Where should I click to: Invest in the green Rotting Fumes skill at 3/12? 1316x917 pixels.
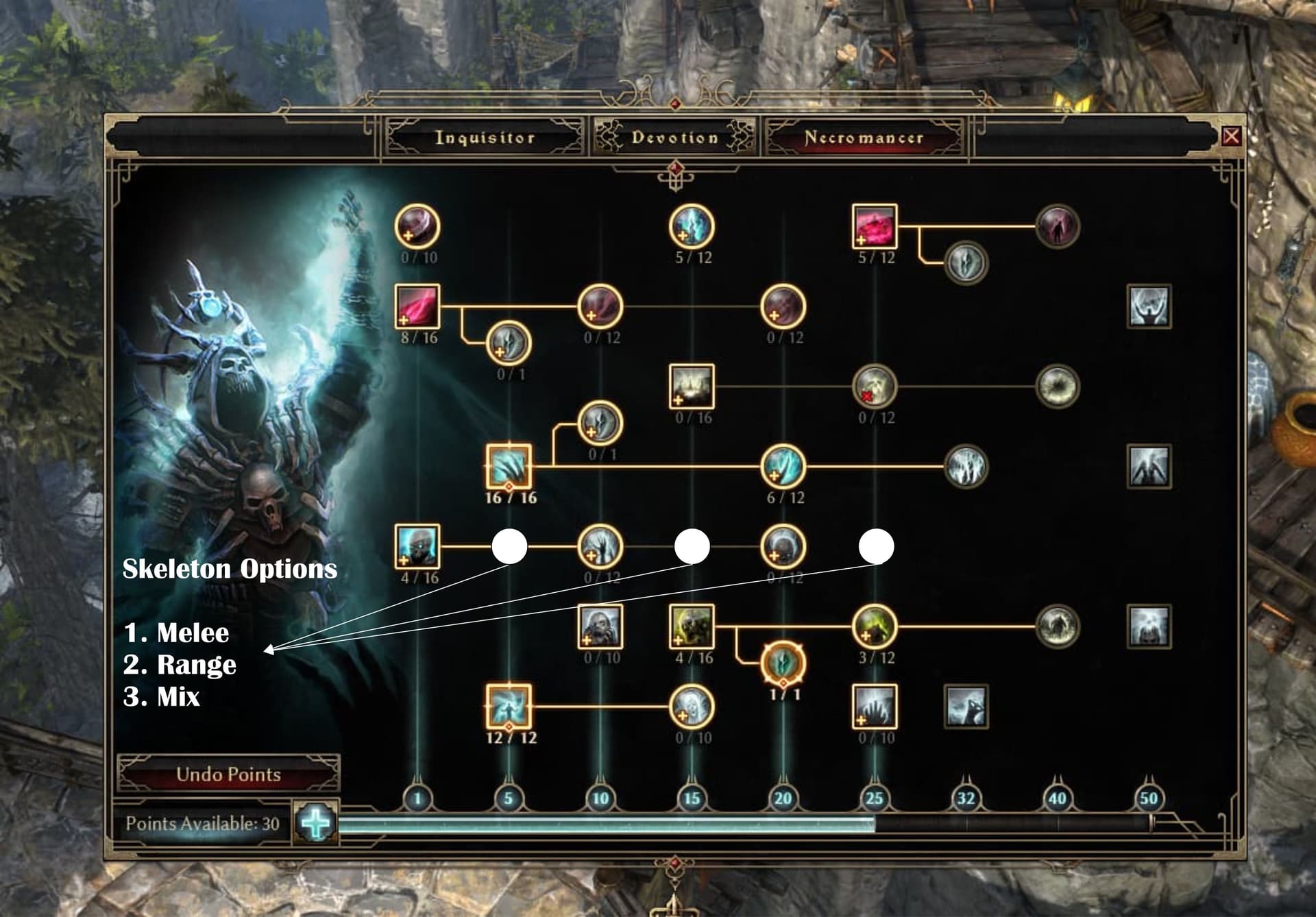(x=875, y=626)
